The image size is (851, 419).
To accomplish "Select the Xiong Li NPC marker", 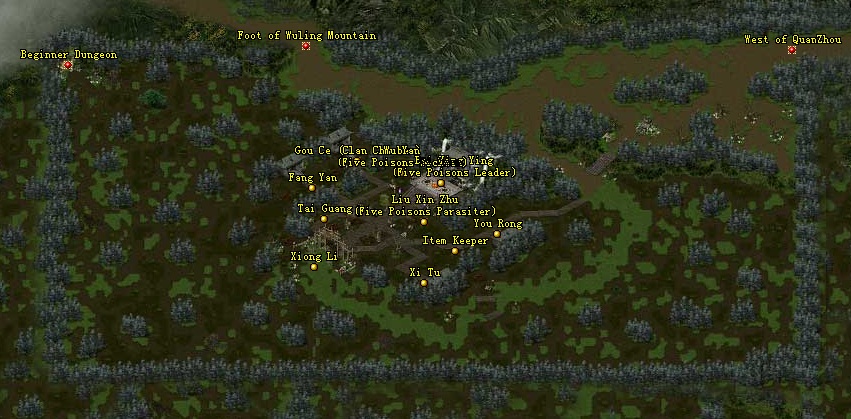I will 314,267.
